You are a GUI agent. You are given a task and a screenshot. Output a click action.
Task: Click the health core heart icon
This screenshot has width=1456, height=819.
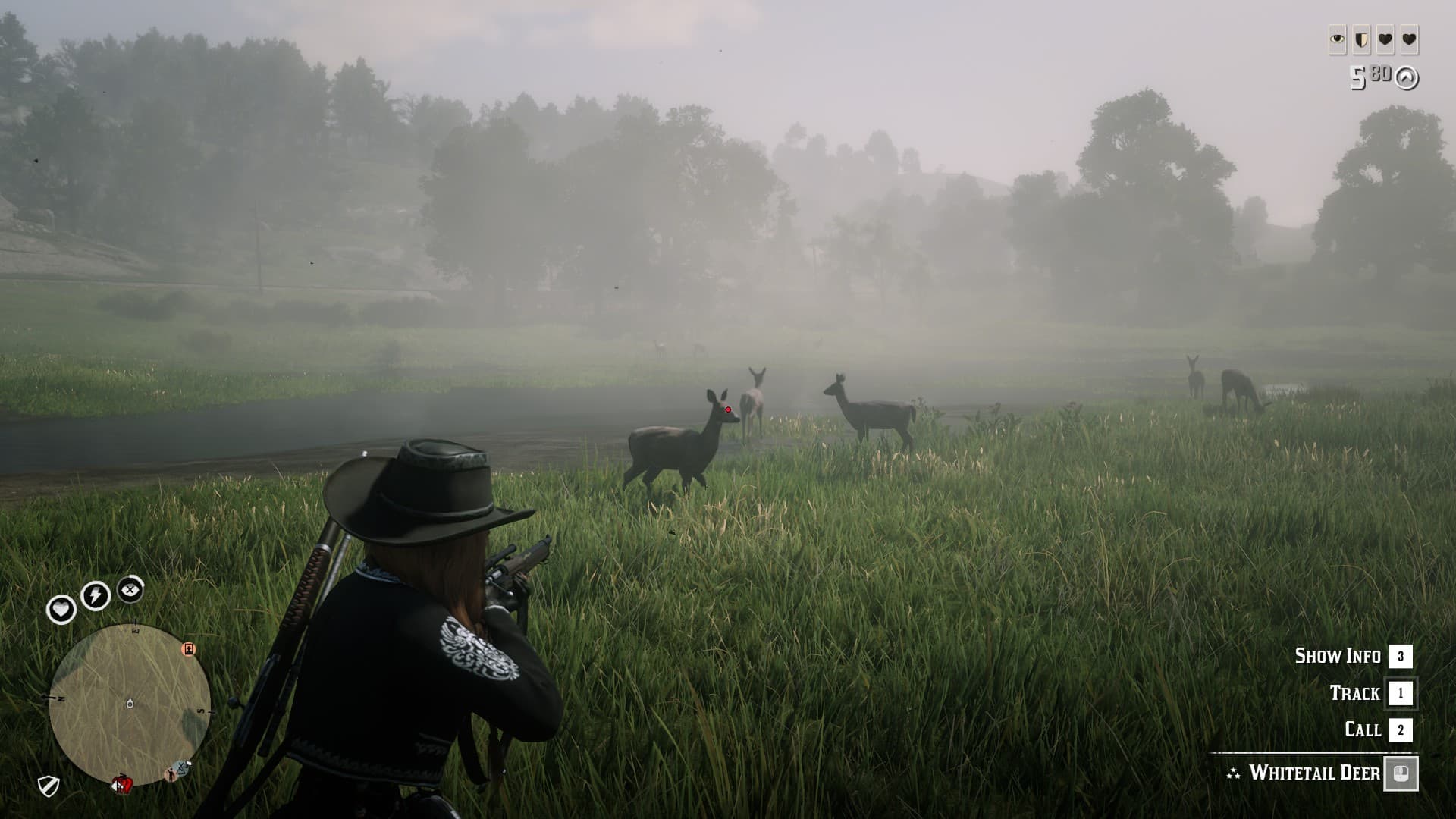pyautogui.click(x=62, y=609)
